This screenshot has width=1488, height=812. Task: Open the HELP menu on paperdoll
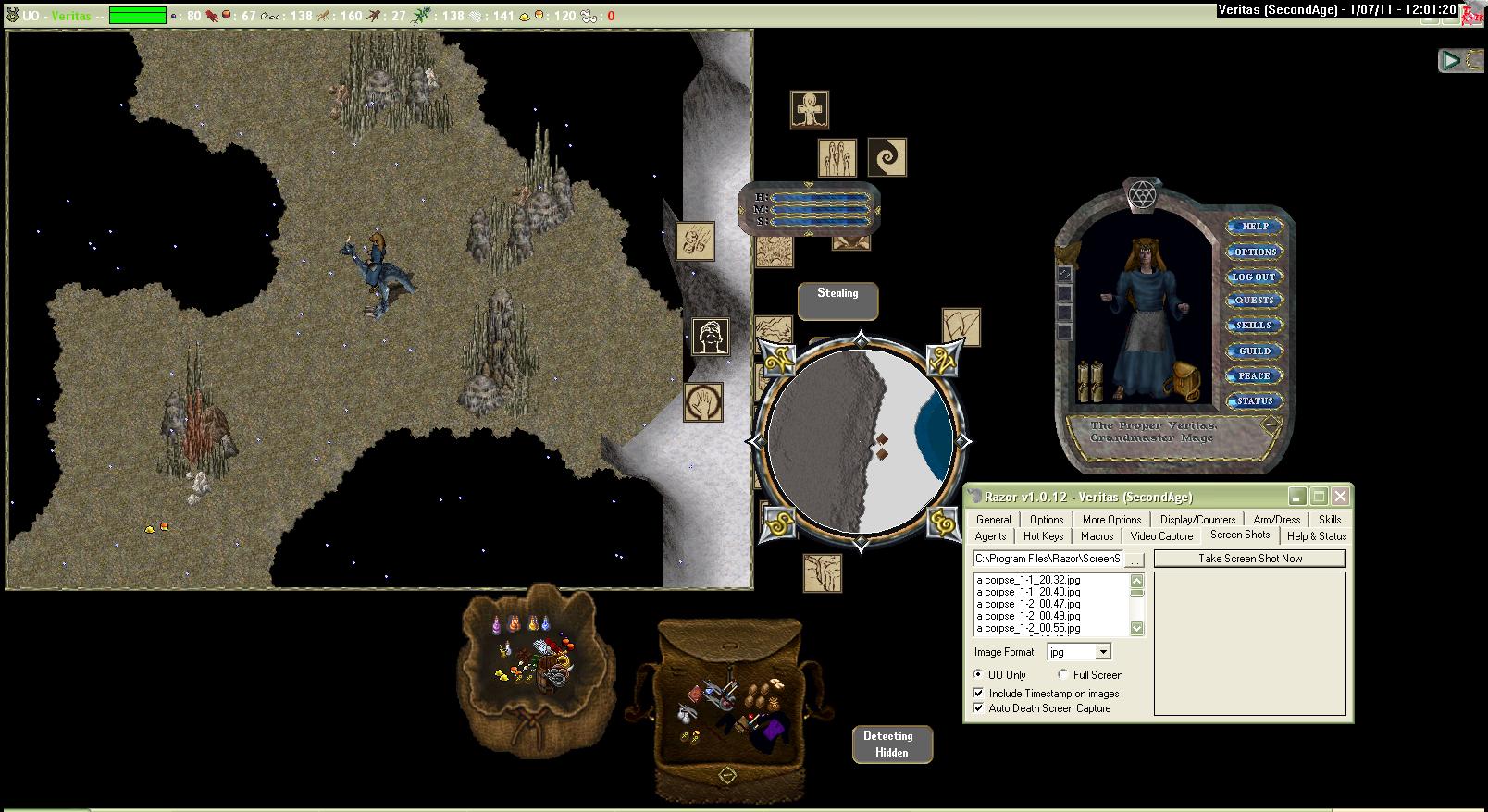[x=1255, y=227]
